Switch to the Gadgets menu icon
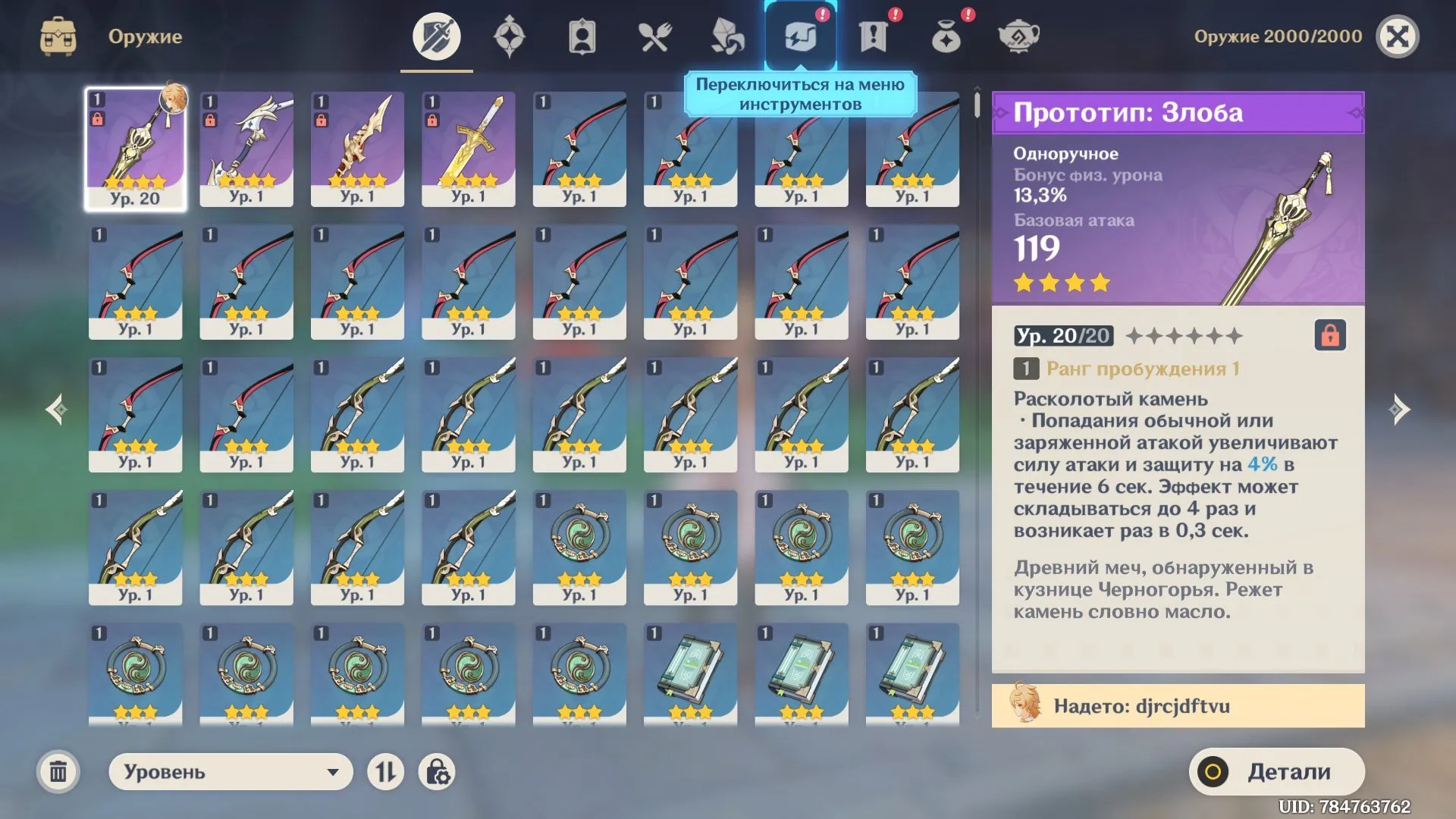1456x819 pixels. [799, 35]
